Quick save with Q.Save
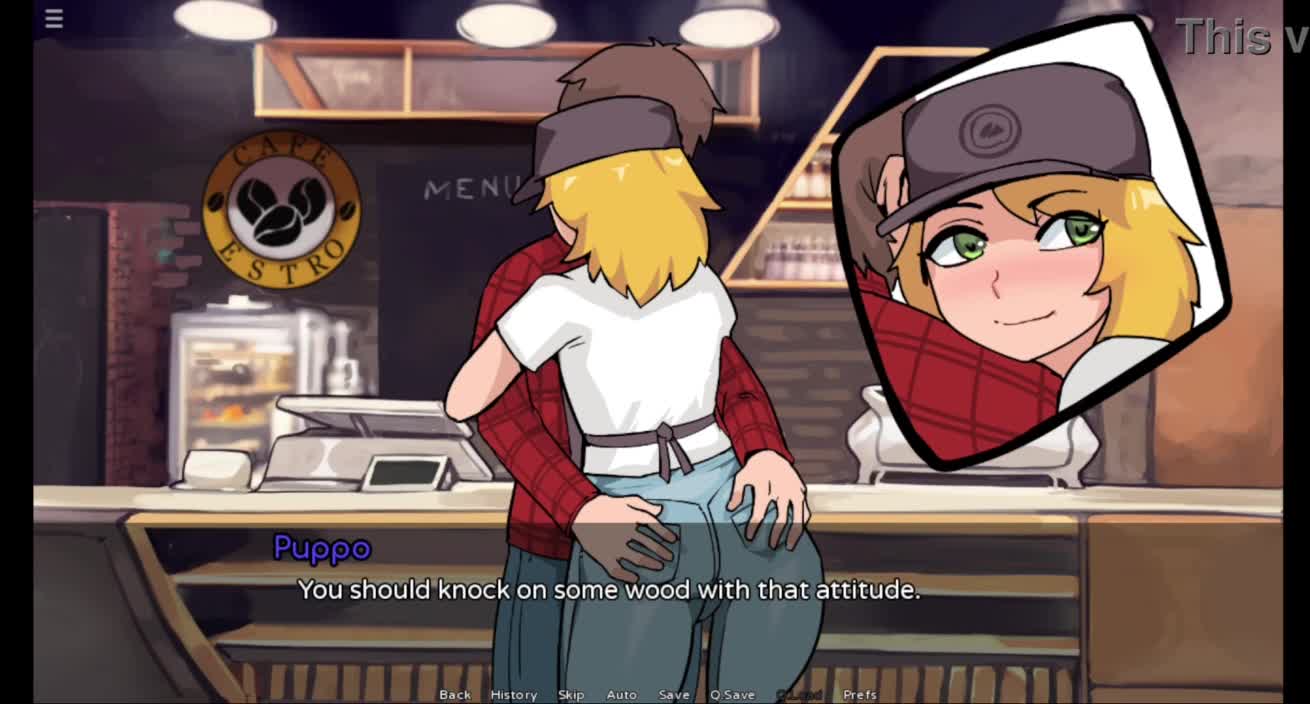 coord(732,694)
